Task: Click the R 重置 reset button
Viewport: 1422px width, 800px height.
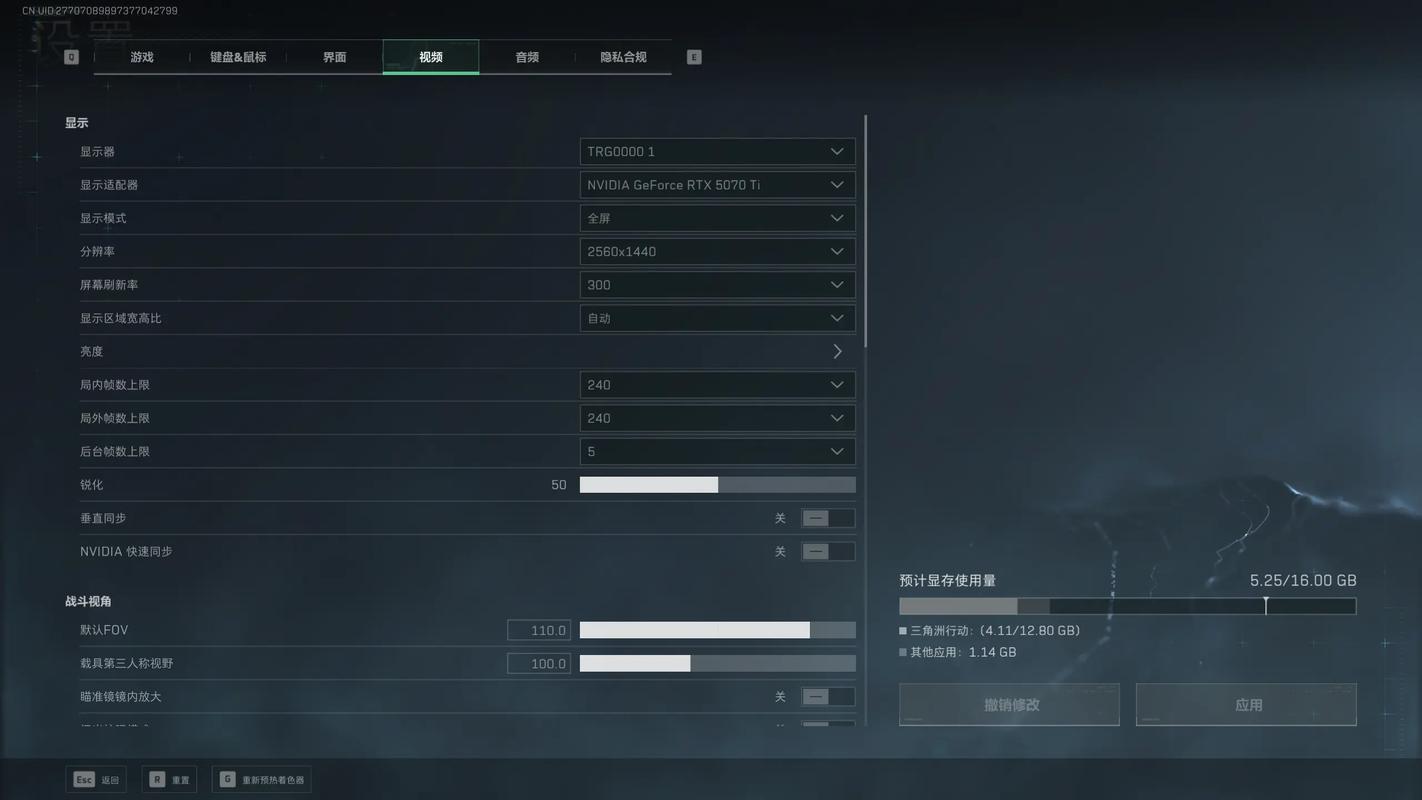Action: [x=168, y=777]
